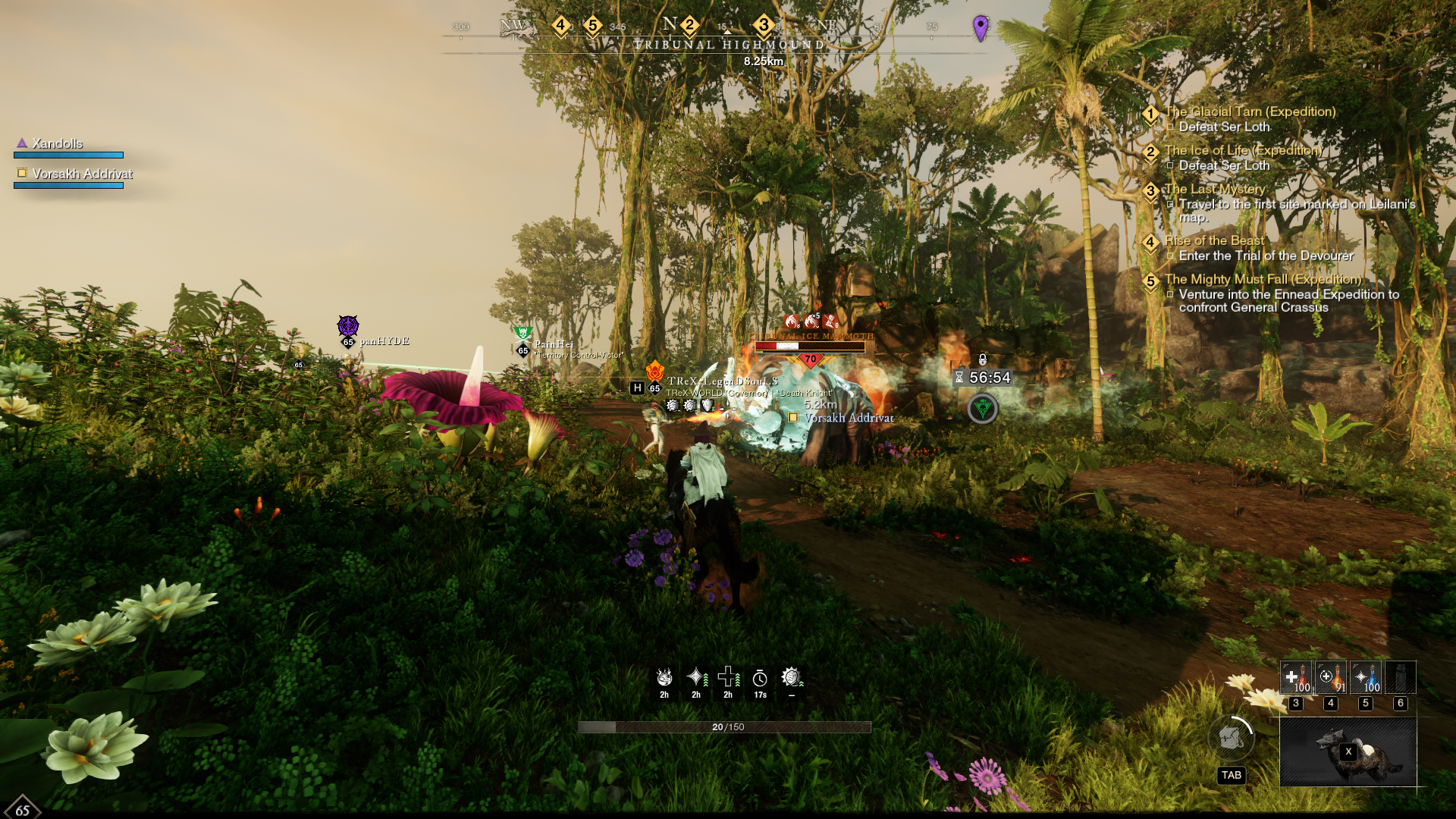Image resolution: width=1456 pixels, height=819 pixels.
Task: Open The Mighty Must Fall quest entry
Action: tap(1263, 280)
